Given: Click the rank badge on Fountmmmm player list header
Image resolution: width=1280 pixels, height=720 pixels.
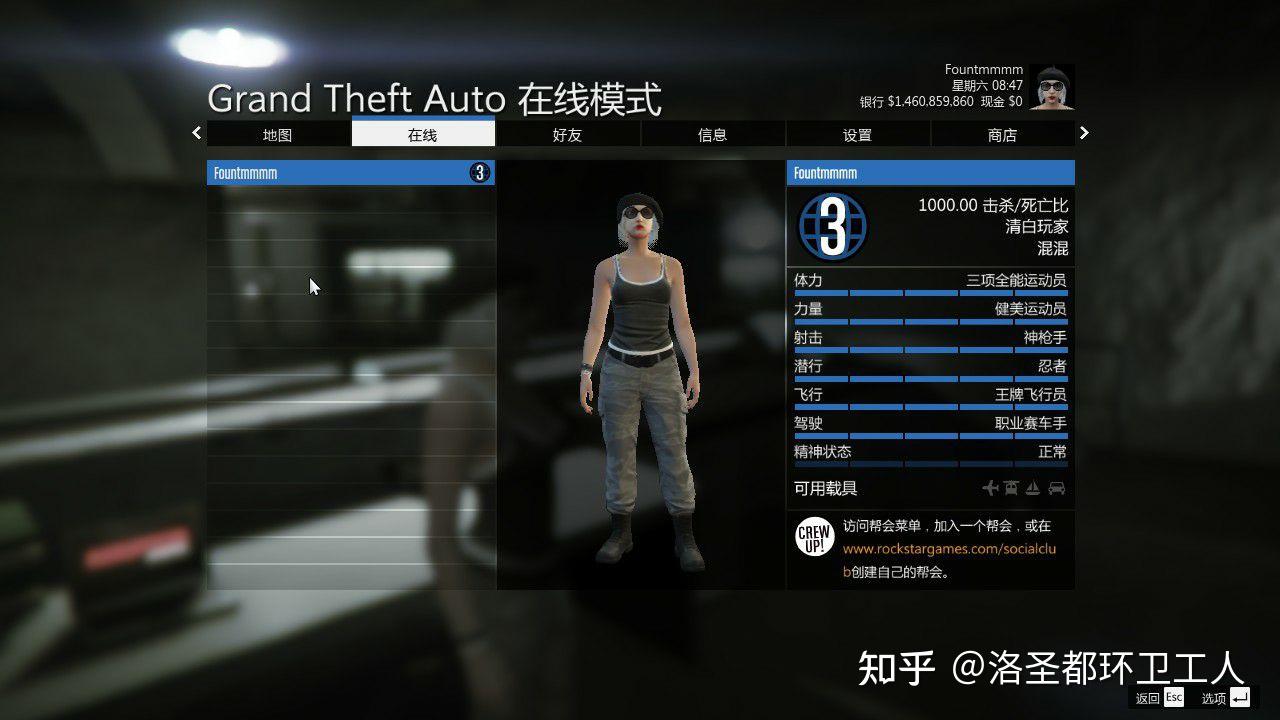Looking at the screenshot, I should 480,172.
